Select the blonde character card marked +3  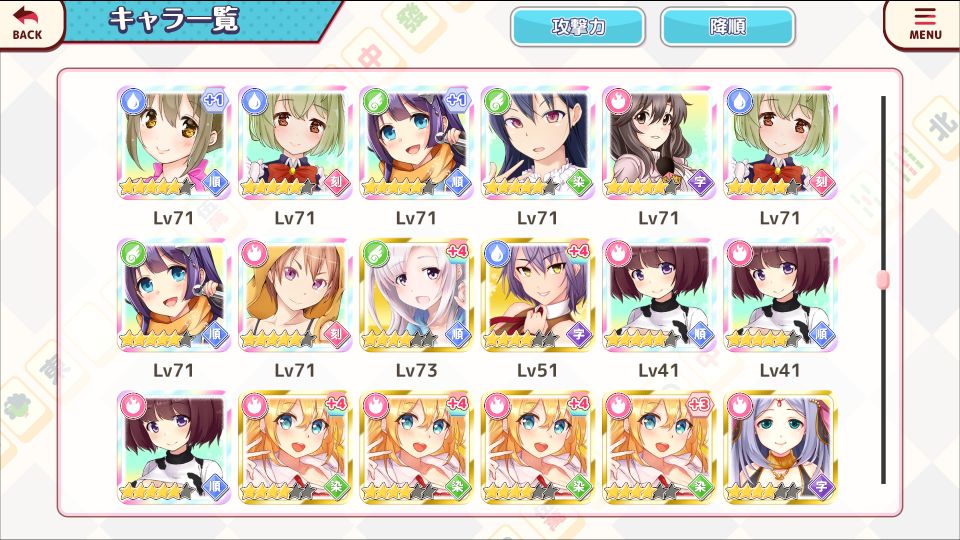[x=659, y=447]
